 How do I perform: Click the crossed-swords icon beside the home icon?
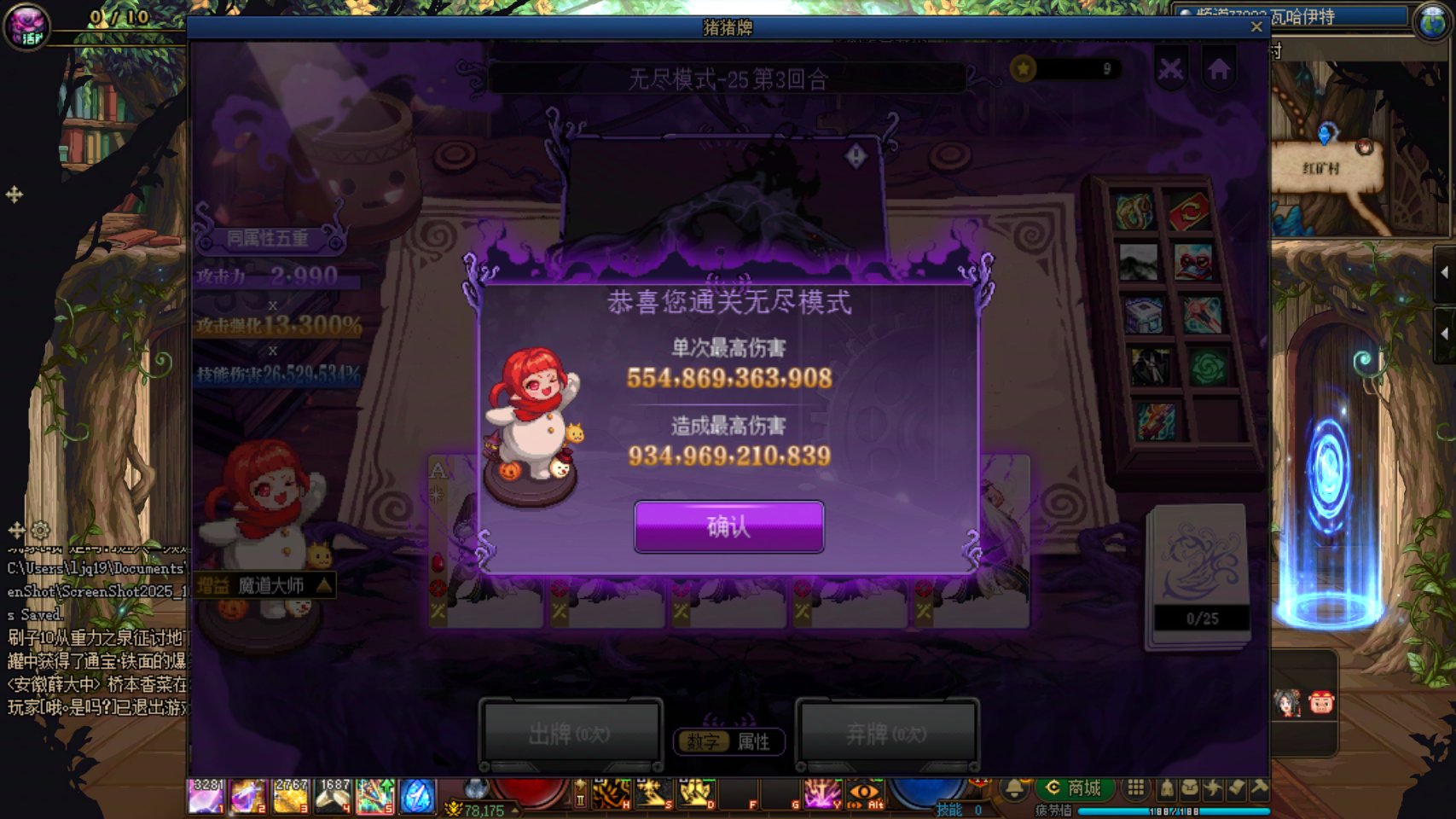tap(1171, 68)
